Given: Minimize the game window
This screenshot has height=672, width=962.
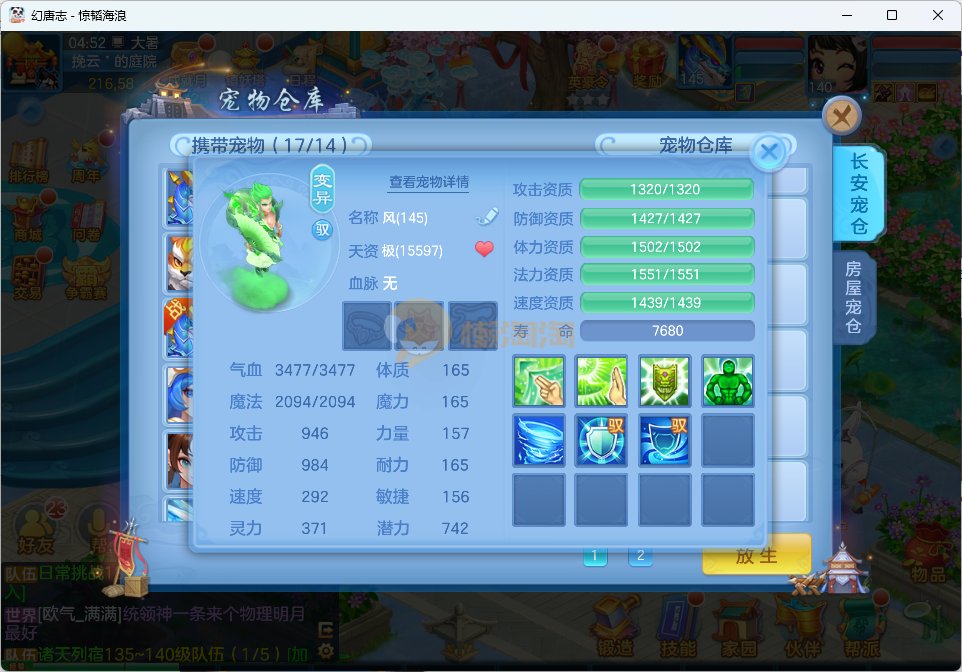Looking at the screenshot, I should (846, 15).
